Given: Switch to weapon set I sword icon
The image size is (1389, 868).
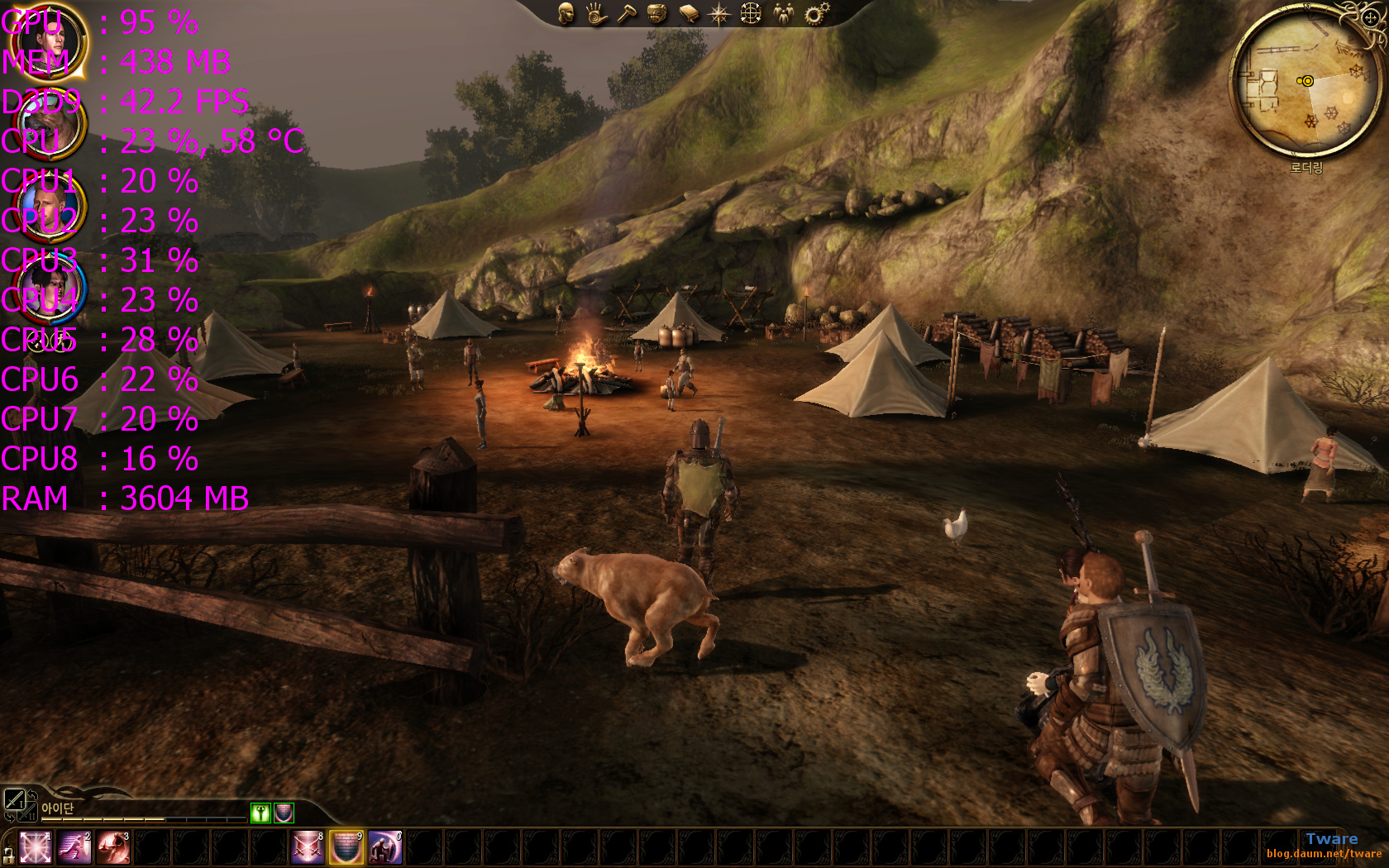Looking at the screenshot, I should pyautogui.click(x=14, y=799).
